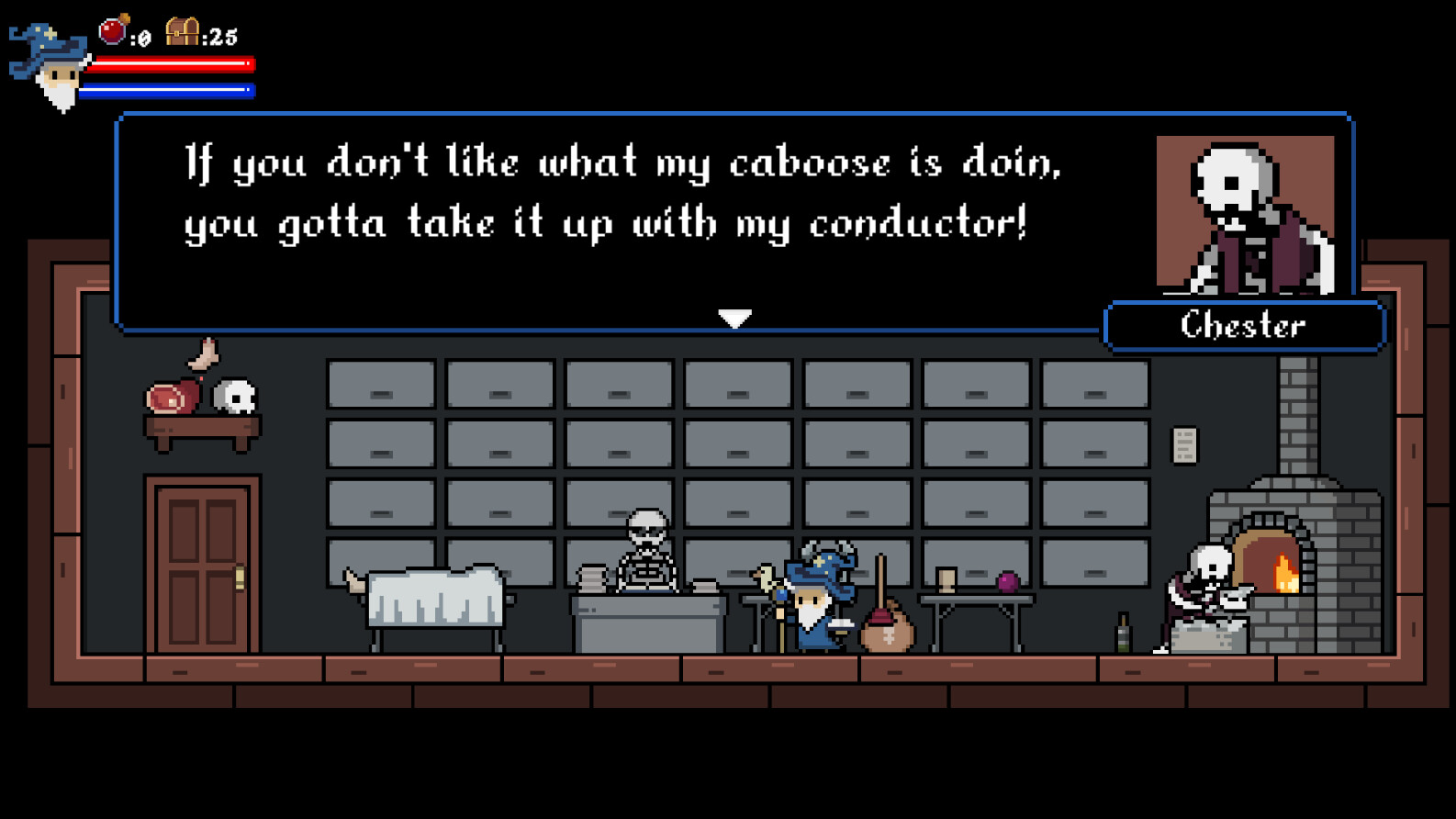Image resolution: width=1456 pixels, height=819 pixels.
Task: Click the skull on the shelf
Action: click(235, 395)
